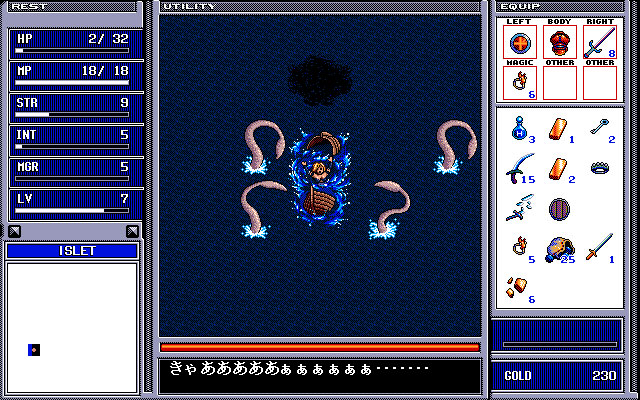Click the right arrow button above ISLET
640x400 pixels.
point(132,232)
